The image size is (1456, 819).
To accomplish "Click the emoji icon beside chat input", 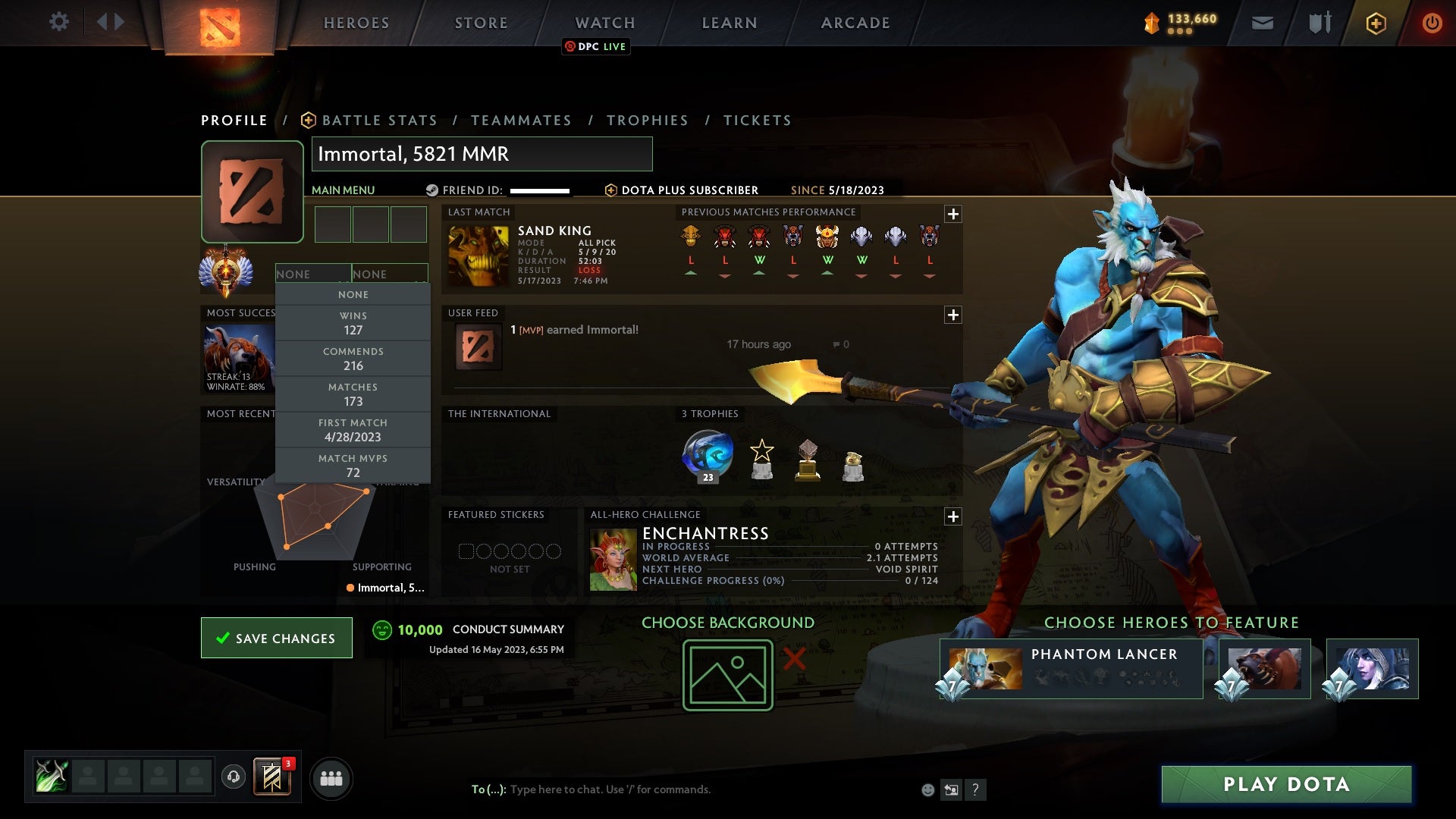I will pos(927,789).
